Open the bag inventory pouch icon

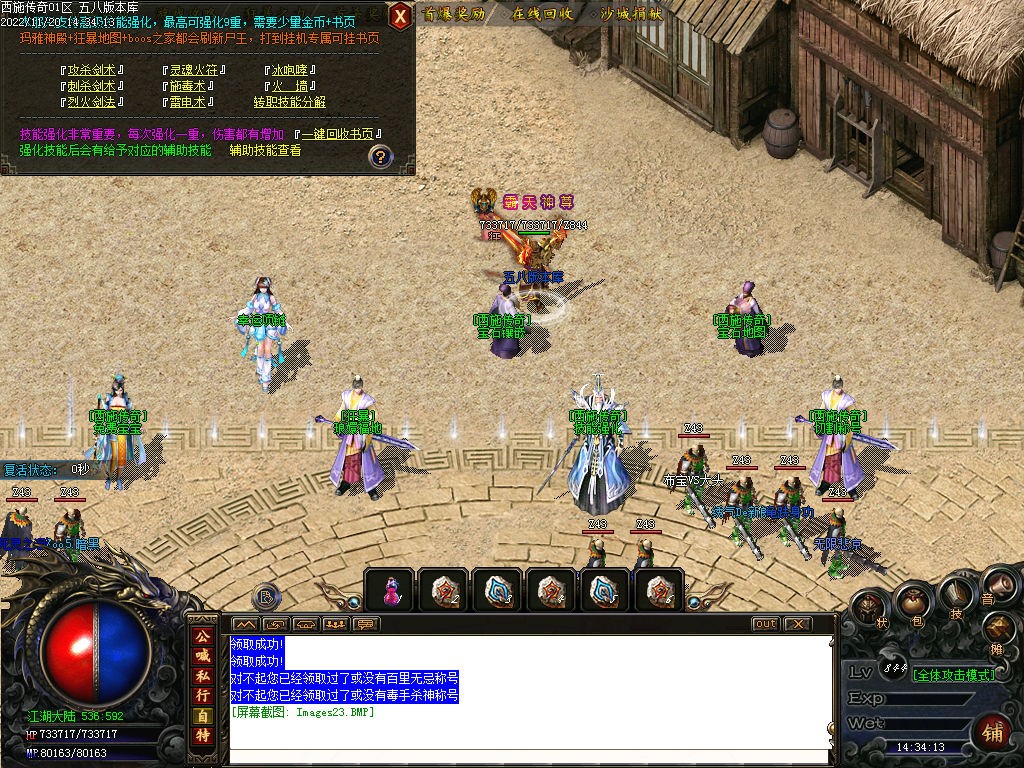click(x=911, y=601)
